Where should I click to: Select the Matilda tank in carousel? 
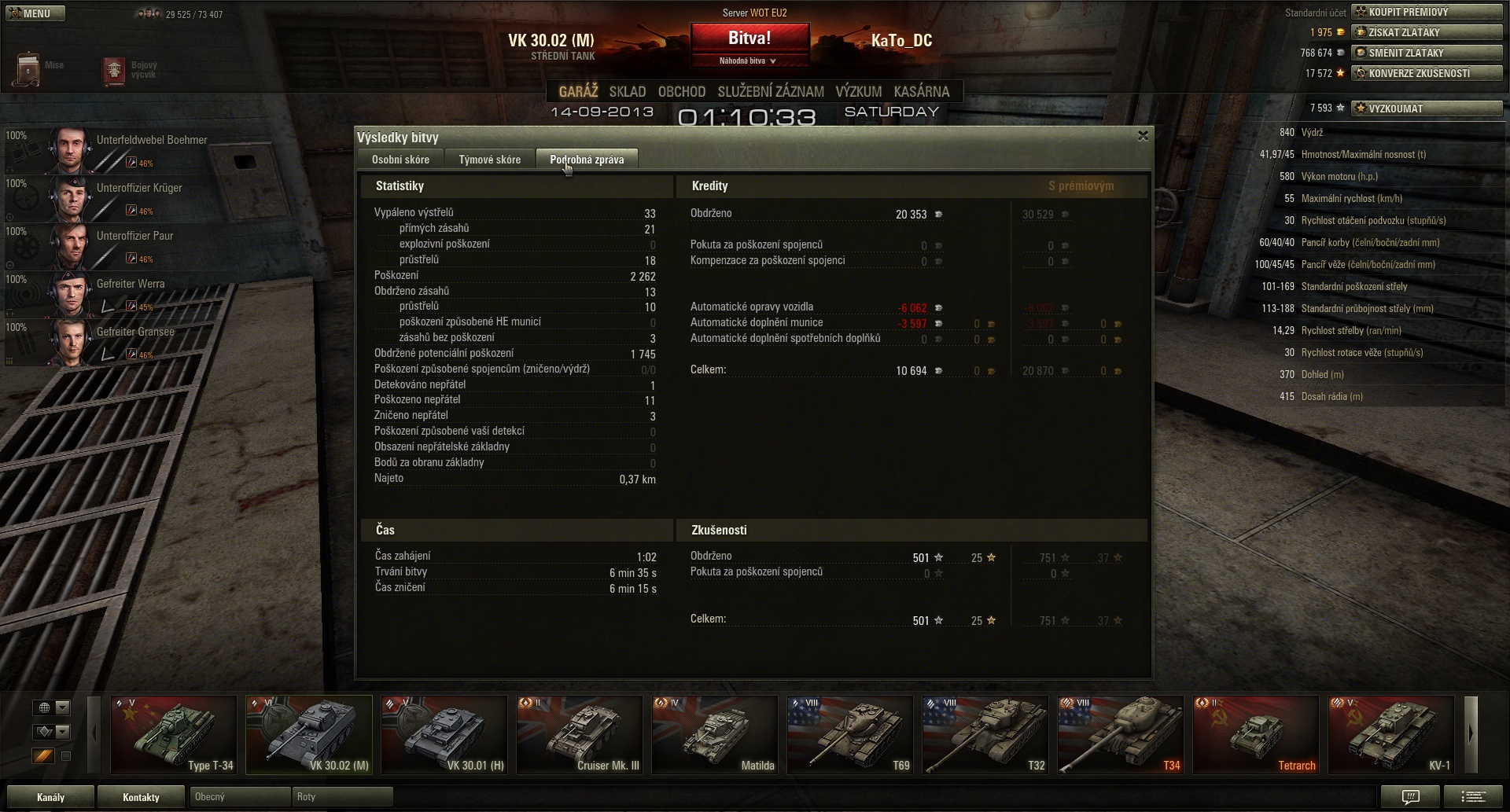[x=715, y=735]
